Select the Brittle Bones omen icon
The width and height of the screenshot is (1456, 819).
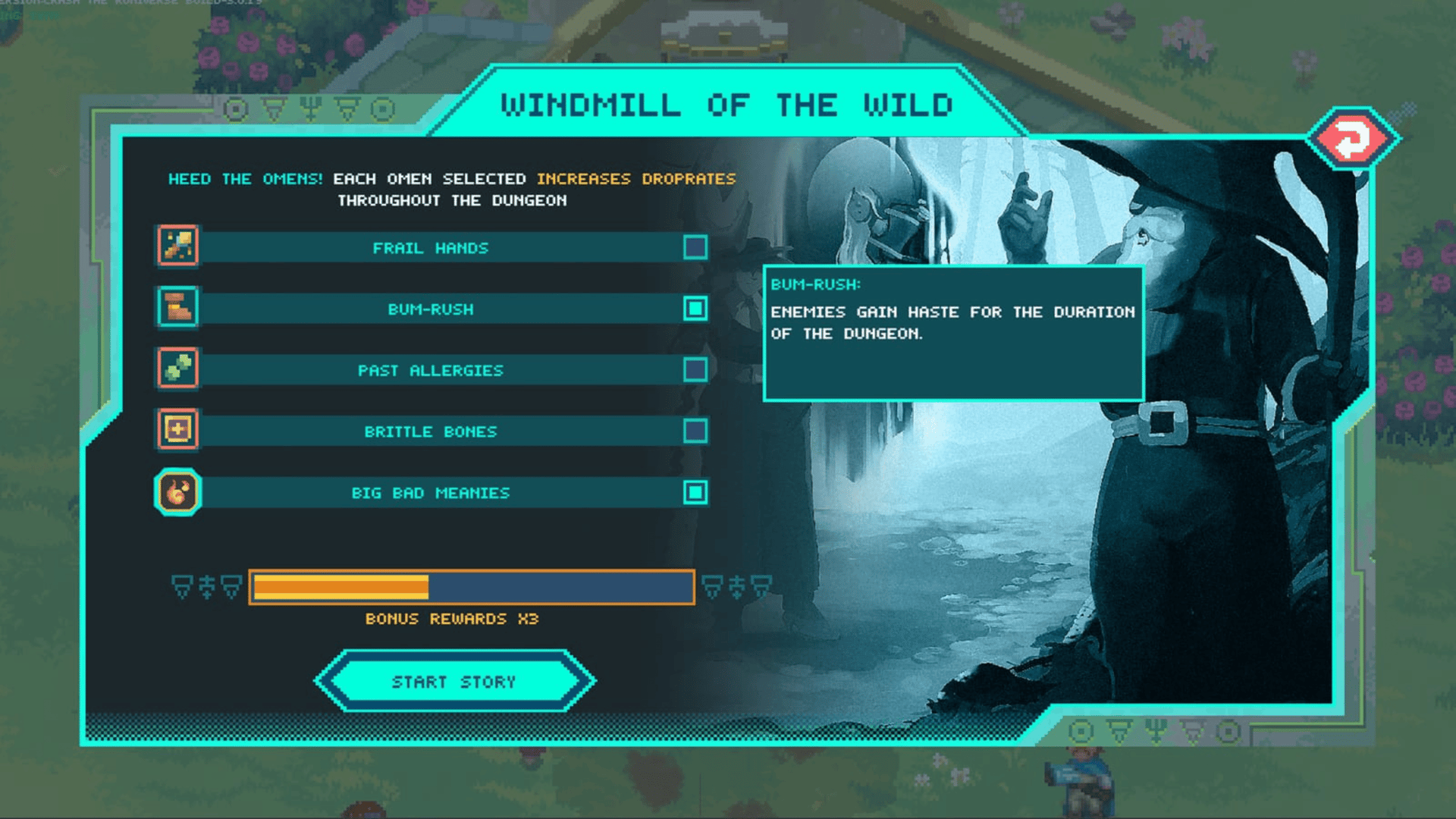[178, 430]
